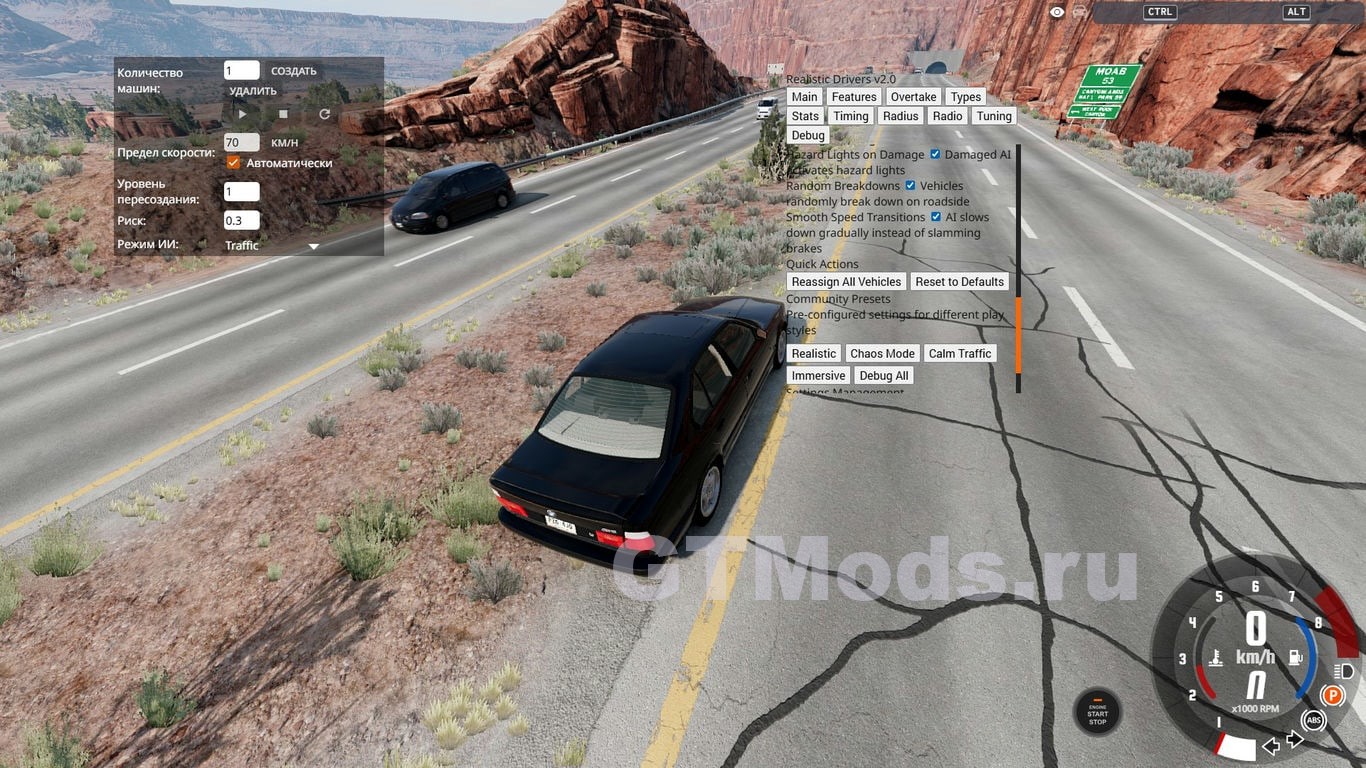1366x768 pixels.
Task: Select the Риск value field
Action: tap(241, 220)
